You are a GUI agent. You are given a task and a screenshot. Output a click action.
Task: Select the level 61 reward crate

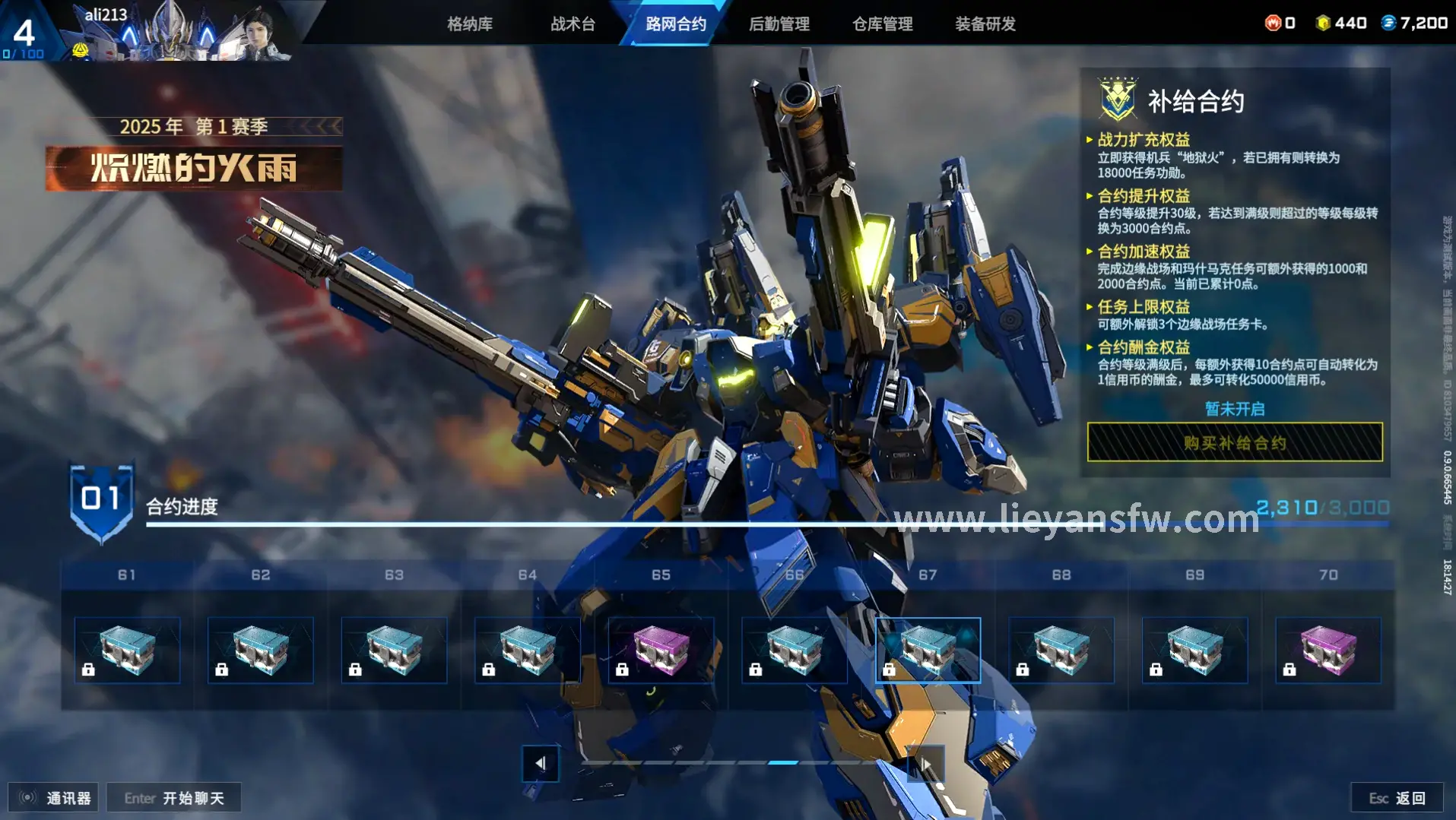[x=127, y=651]
